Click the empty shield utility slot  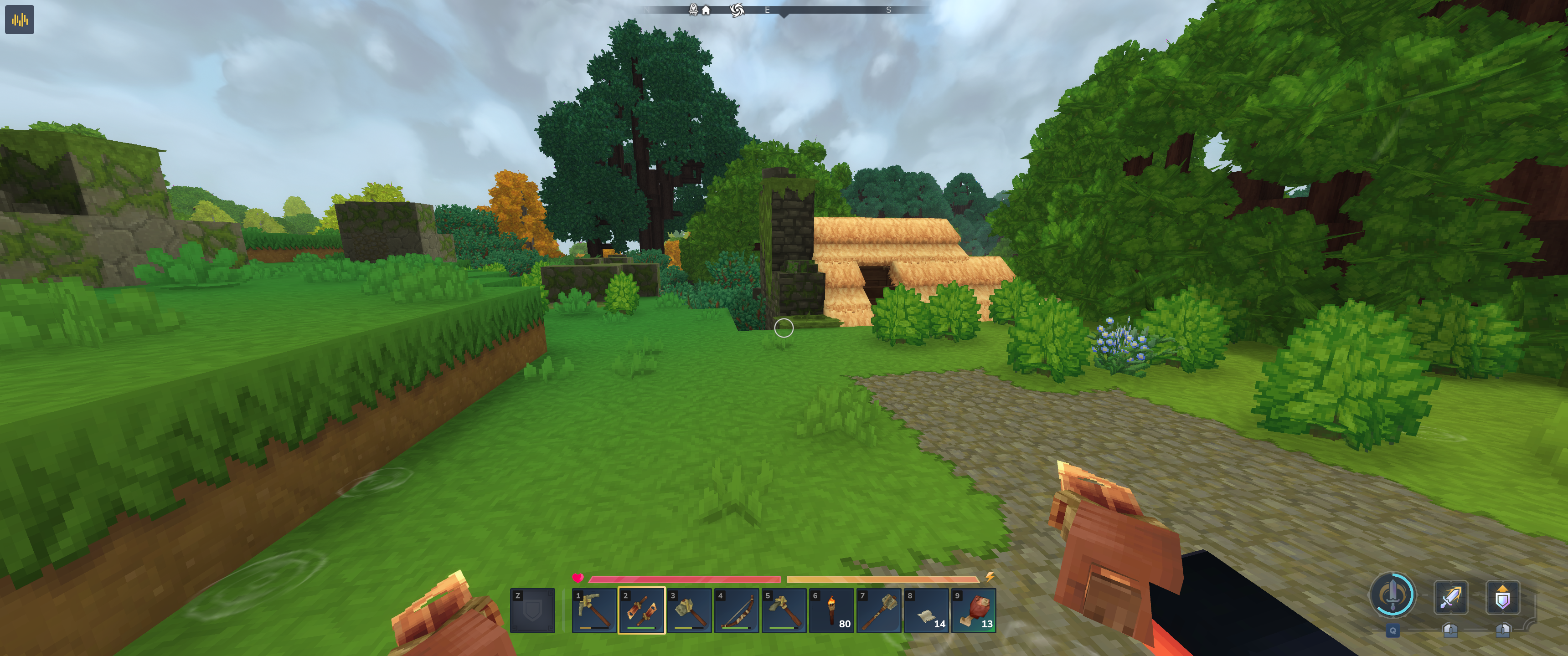point(532,610)
